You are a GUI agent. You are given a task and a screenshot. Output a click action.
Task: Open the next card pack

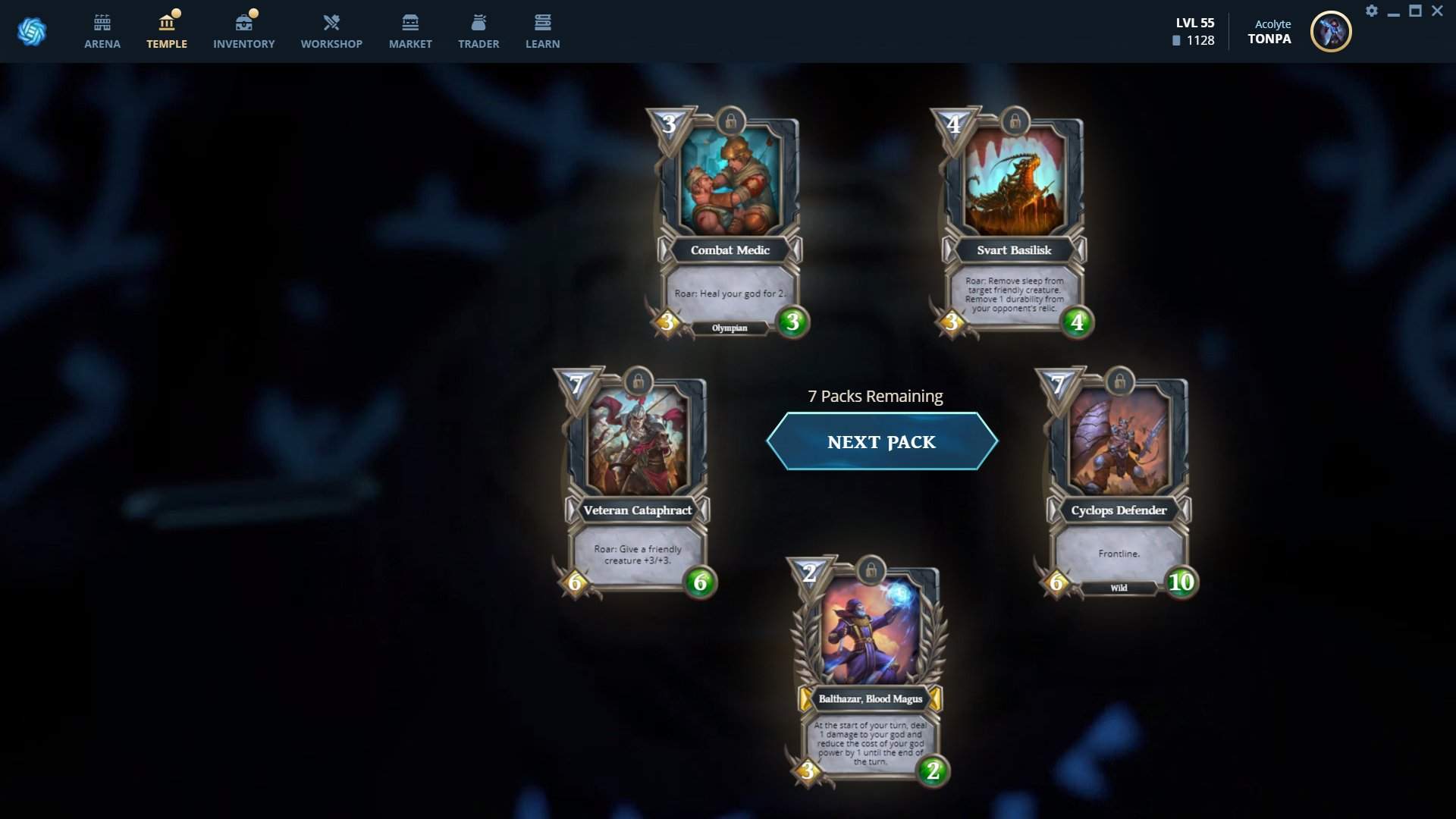point(881,441)
